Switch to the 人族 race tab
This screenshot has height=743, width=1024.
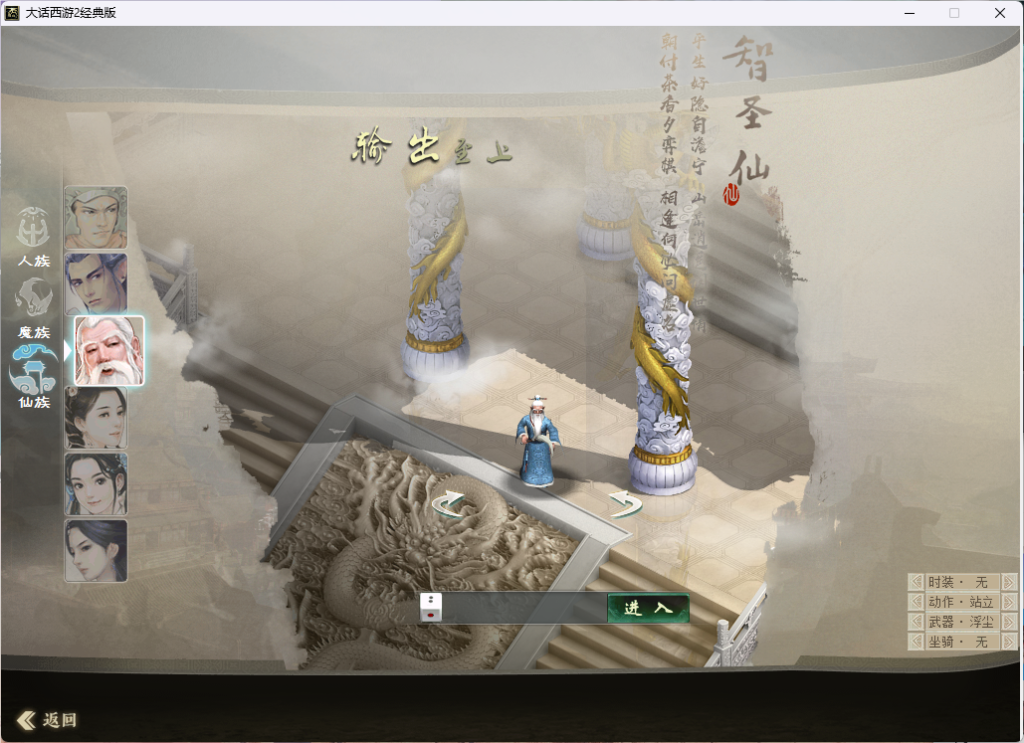point(33,236)
